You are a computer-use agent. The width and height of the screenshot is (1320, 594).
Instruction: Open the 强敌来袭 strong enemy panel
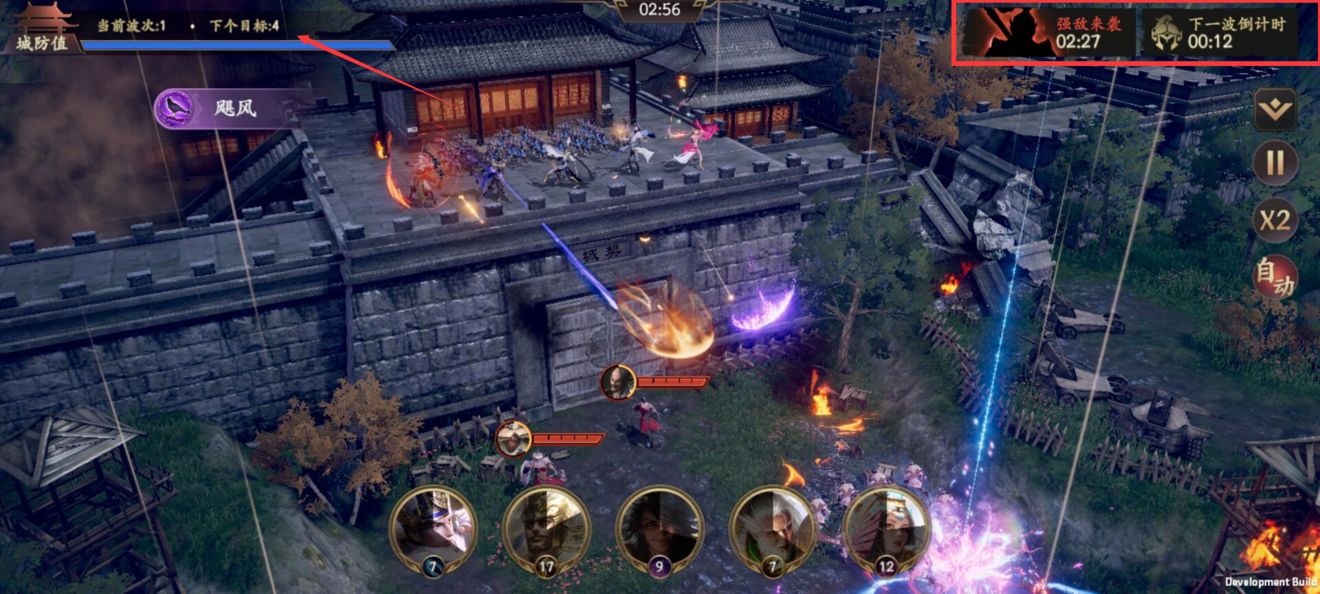1048,34
